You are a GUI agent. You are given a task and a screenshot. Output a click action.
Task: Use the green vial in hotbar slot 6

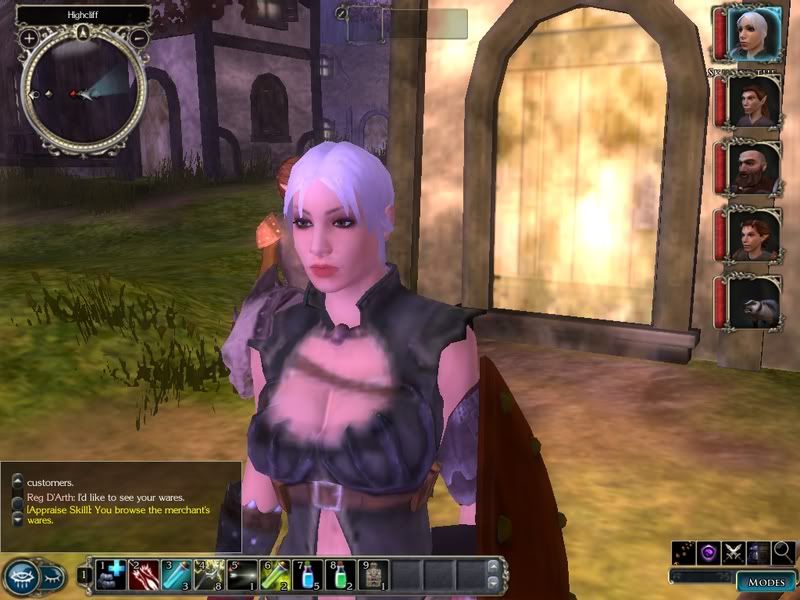274,575
